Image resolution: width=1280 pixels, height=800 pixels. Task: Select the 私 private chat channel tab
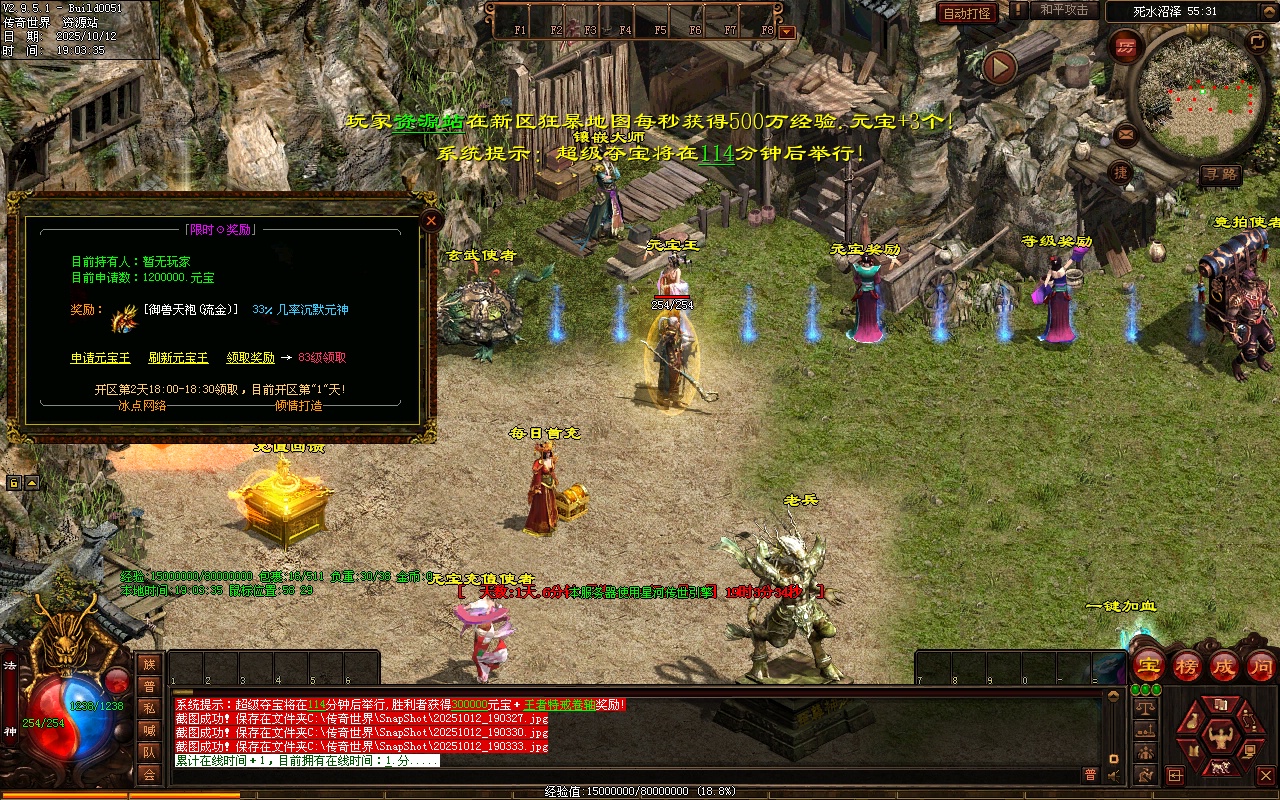[149, 708]
